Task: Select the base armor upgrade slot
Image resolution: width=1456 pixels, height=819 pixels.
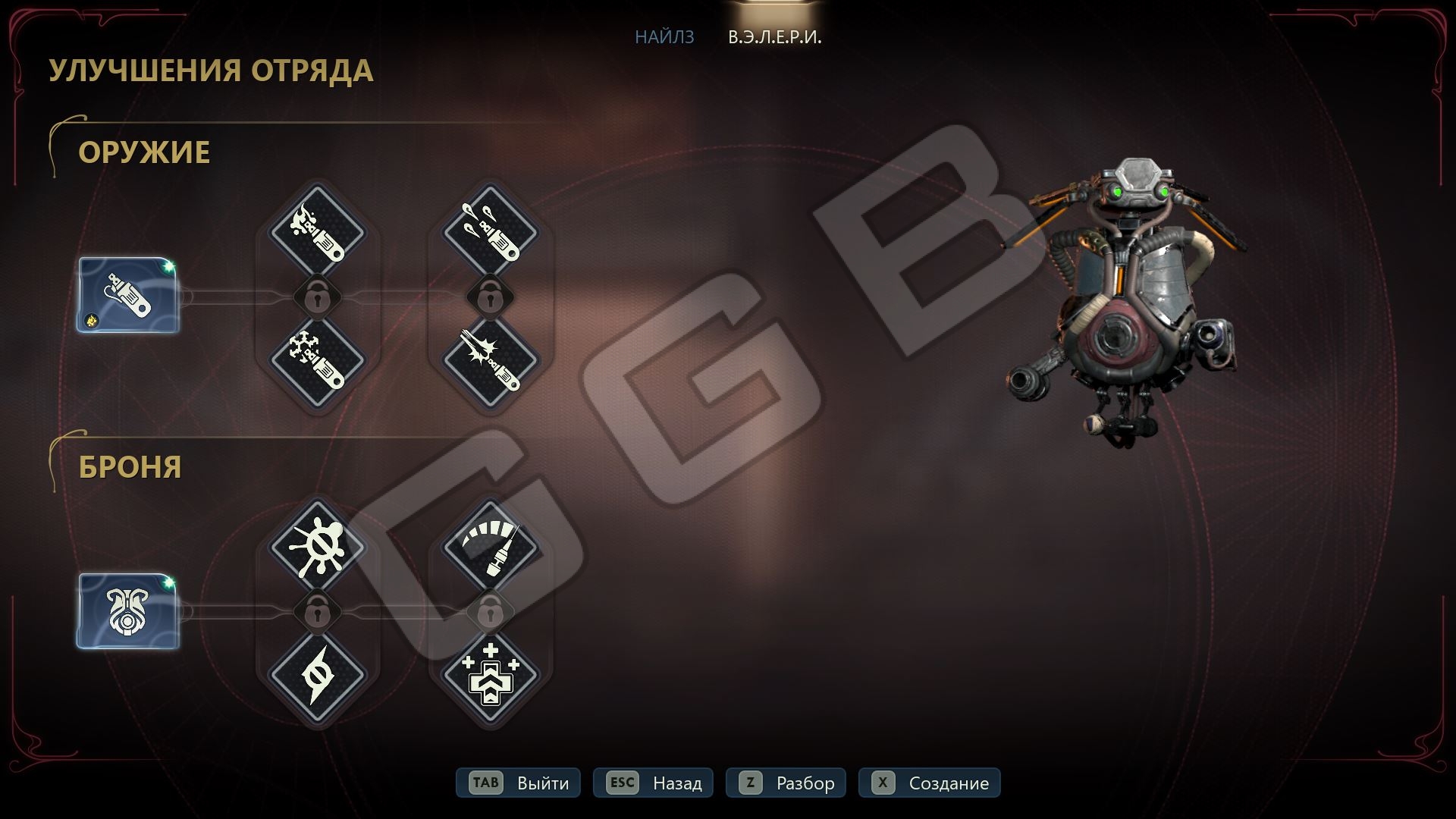Action: [128, 610]
